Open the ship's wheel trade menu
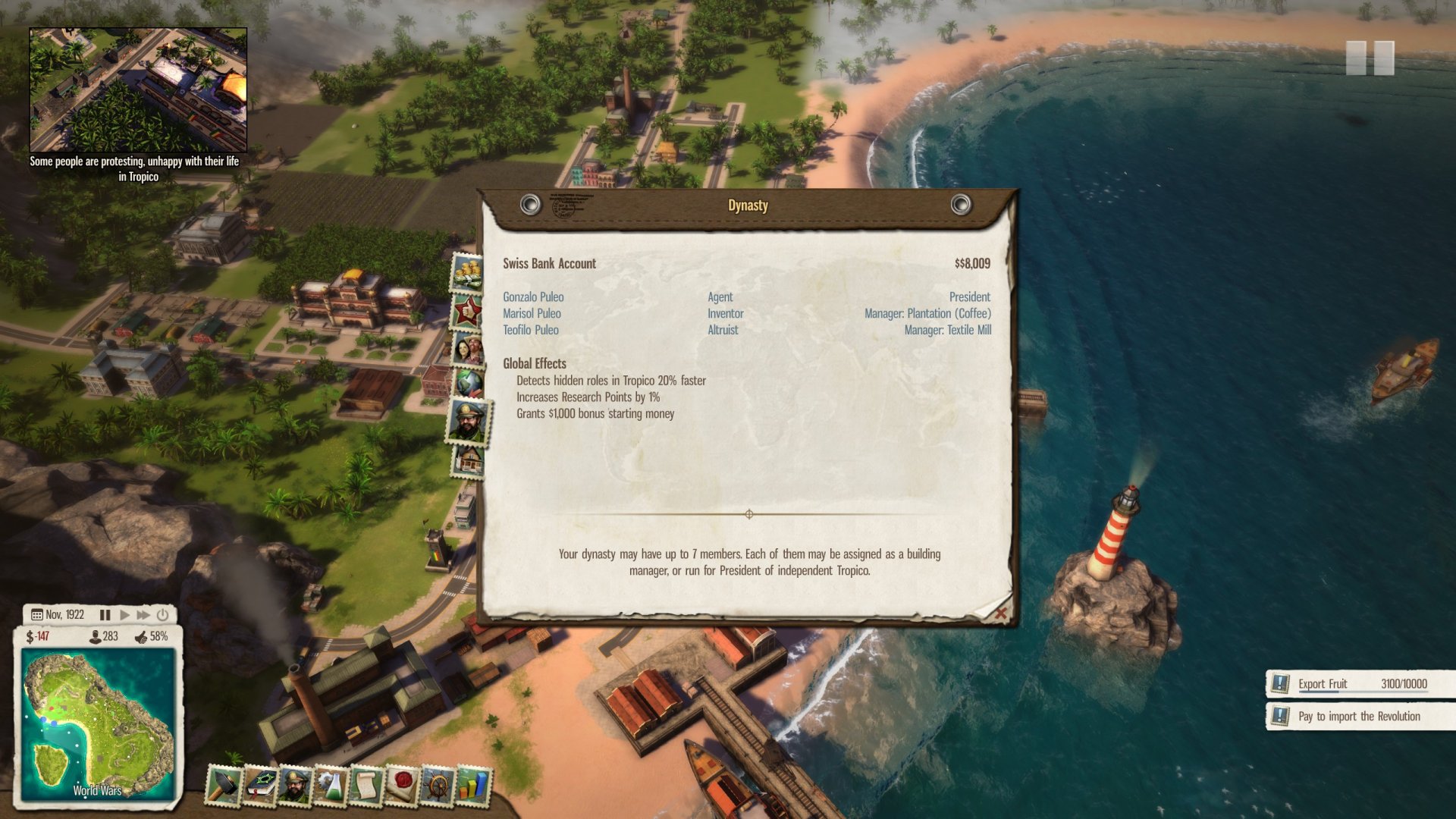The width and height of the screenshot is (1456, 819). pos(438,786)
